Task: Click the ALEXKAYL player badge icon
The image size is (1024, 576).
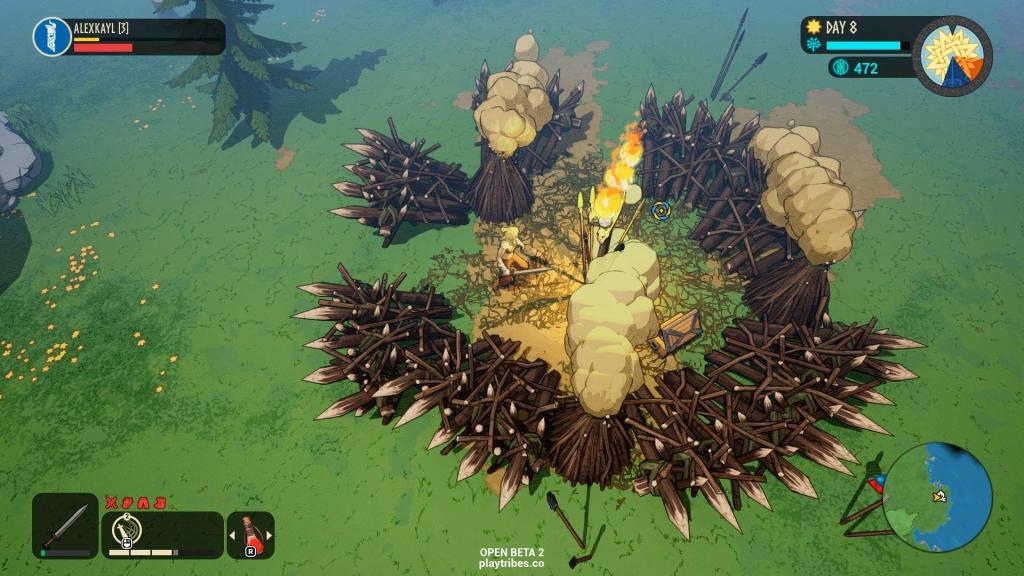Action: point(51,37)
